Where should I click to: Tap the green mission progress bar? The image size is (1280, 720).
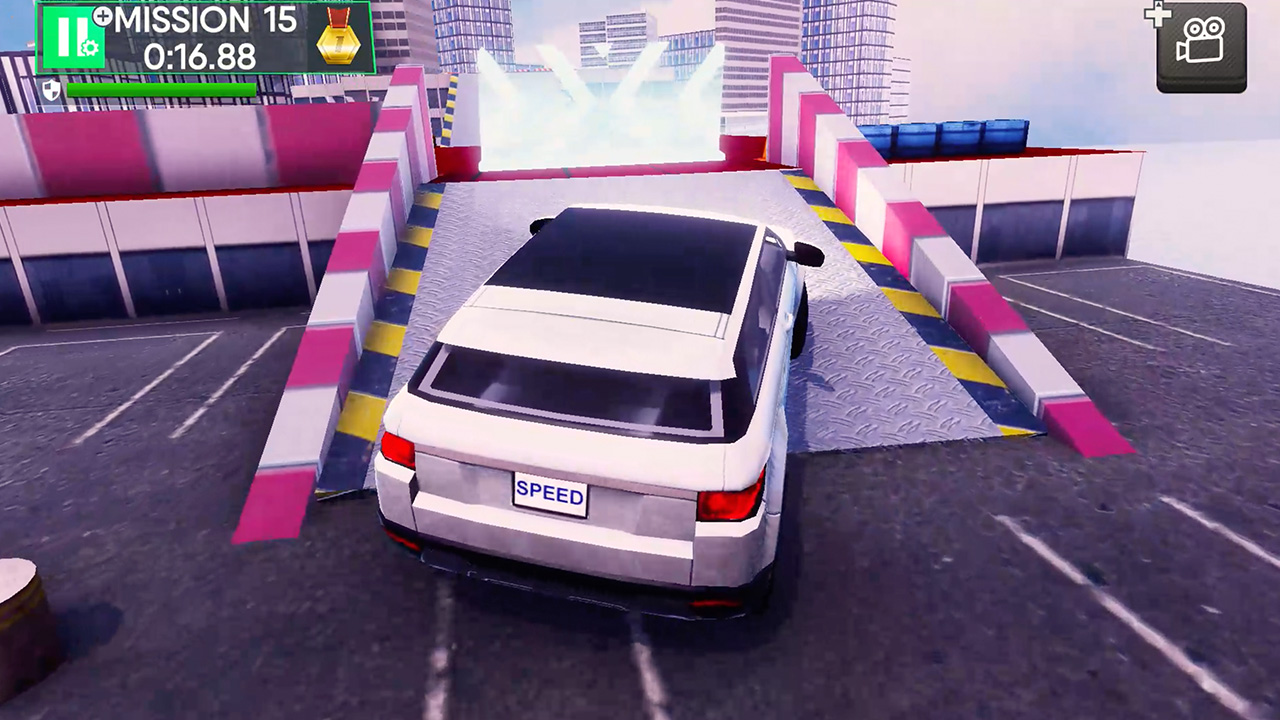pyautogui.click(x=160, y=89)
